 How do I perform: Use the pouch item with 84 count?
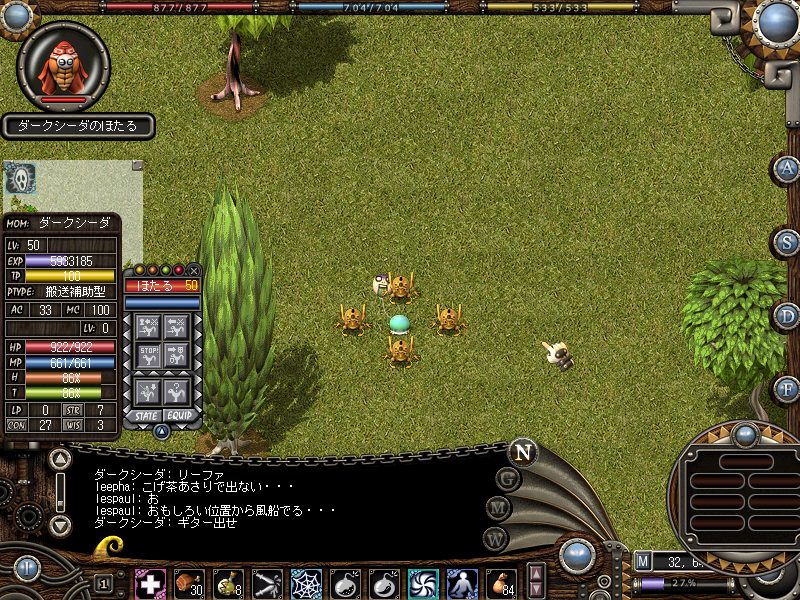pyautogui.click(x=501, y=583)
